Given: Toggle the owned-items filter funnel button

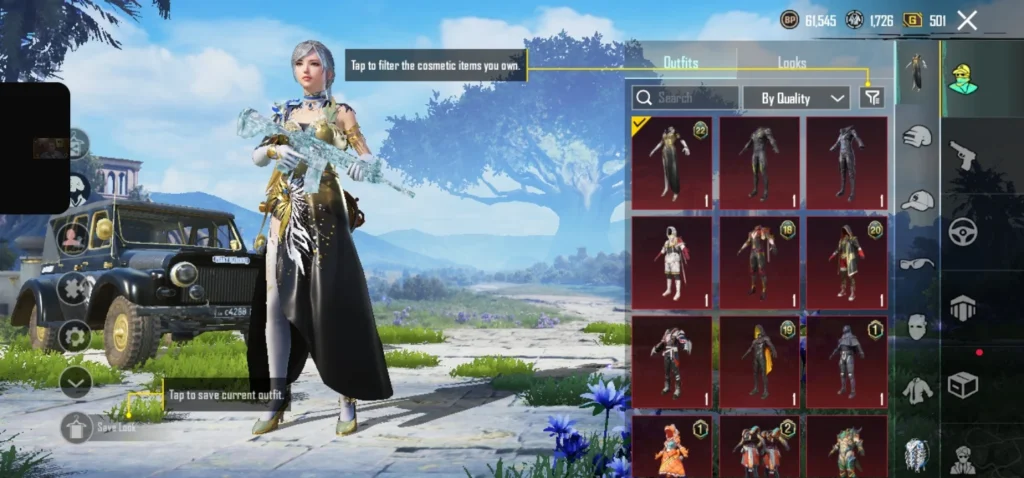Looking at the screenshot, I should tap(872, 97).
